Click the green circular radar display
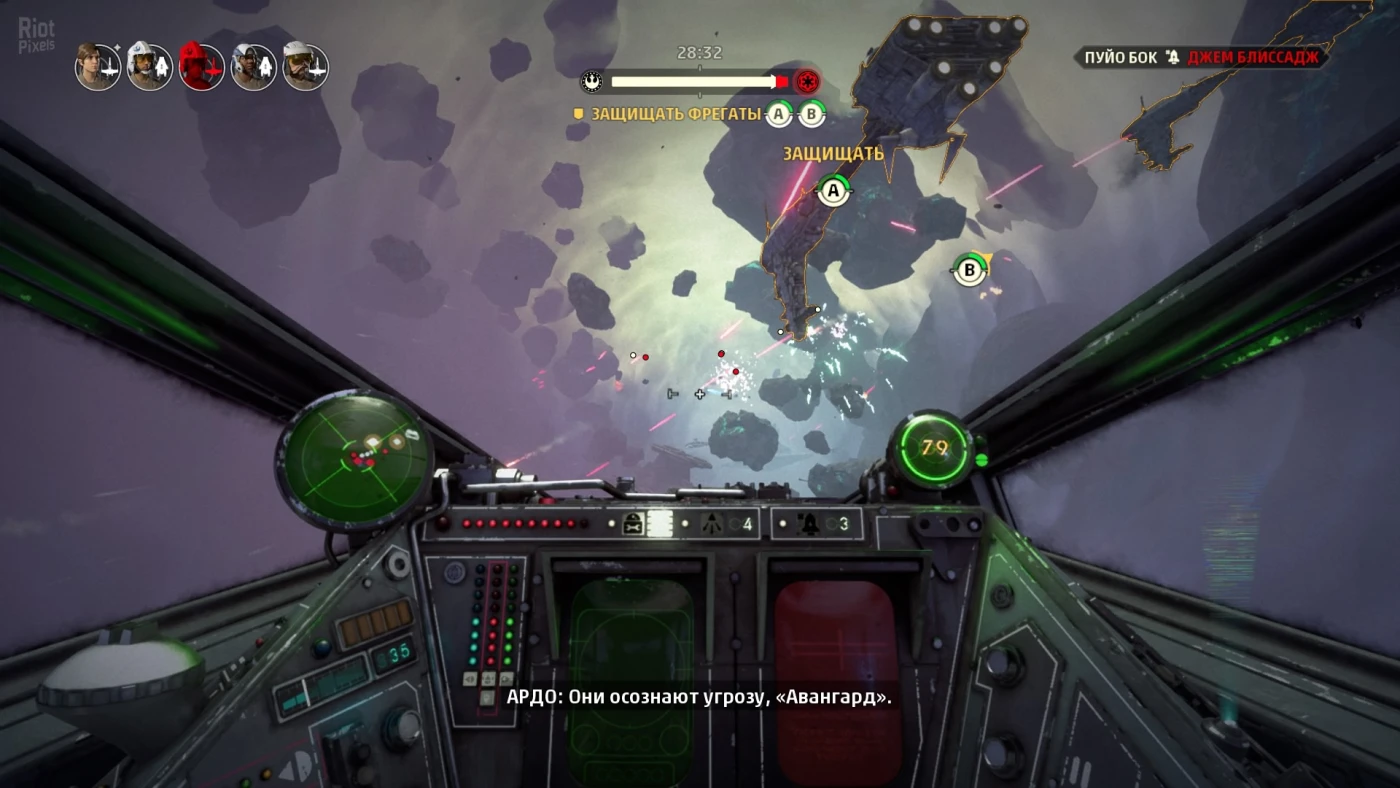This screenshot has height=788, width=1400. (x=354, y=456)
